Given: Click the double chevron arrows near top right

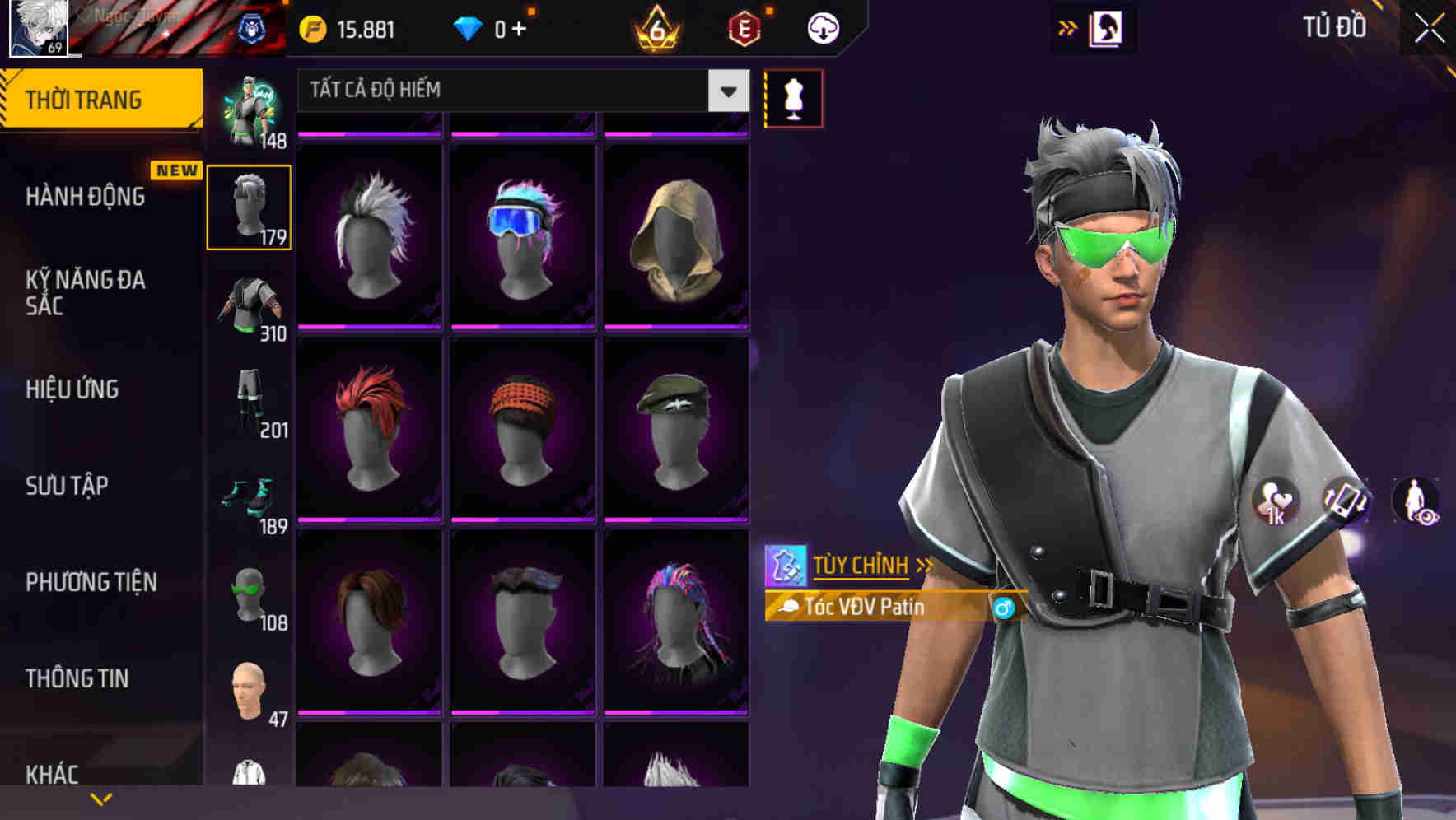Looking at the screenshot, I should pyautogui.click(x=1066, y=26).
